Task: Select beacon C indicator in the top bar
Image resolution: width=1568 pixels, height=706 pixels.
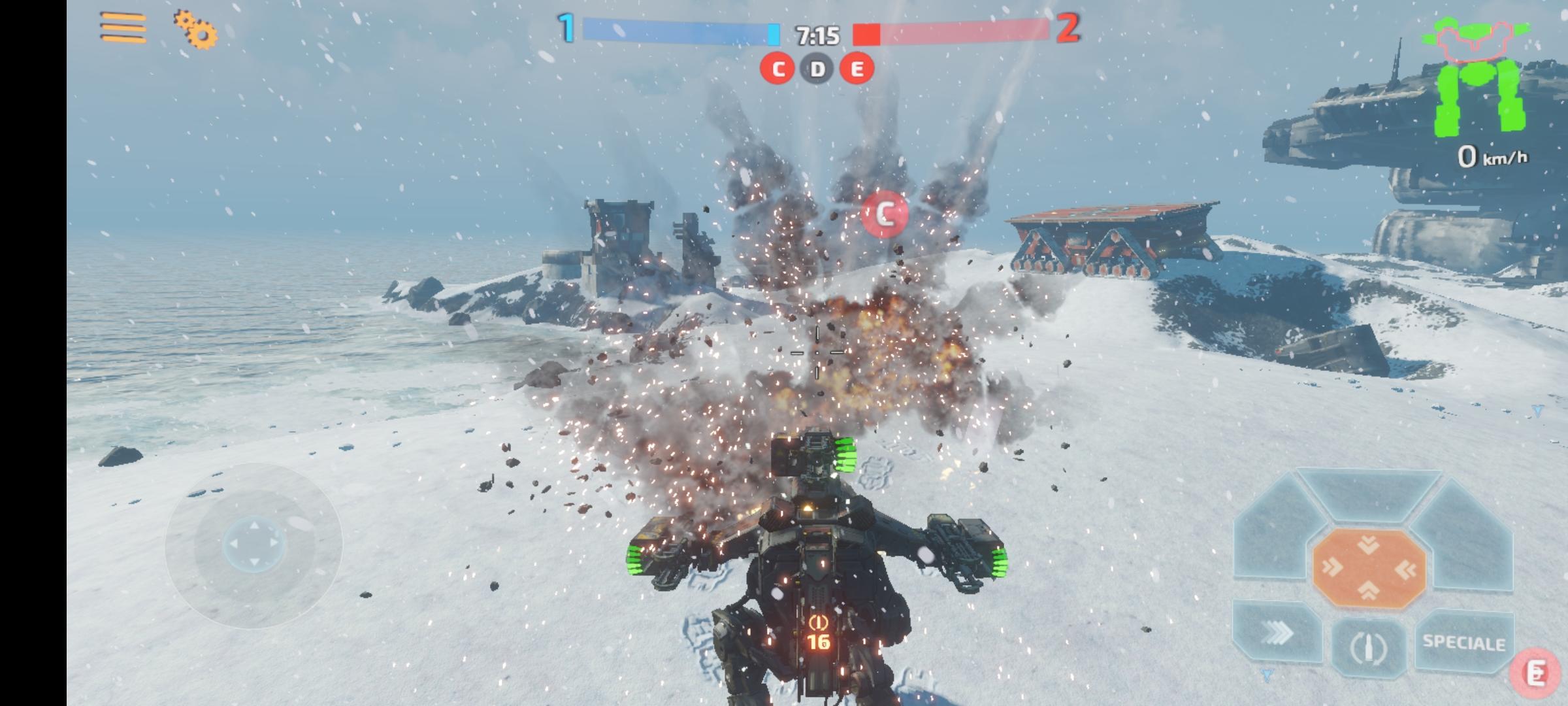Action: (x=777, y=69)
